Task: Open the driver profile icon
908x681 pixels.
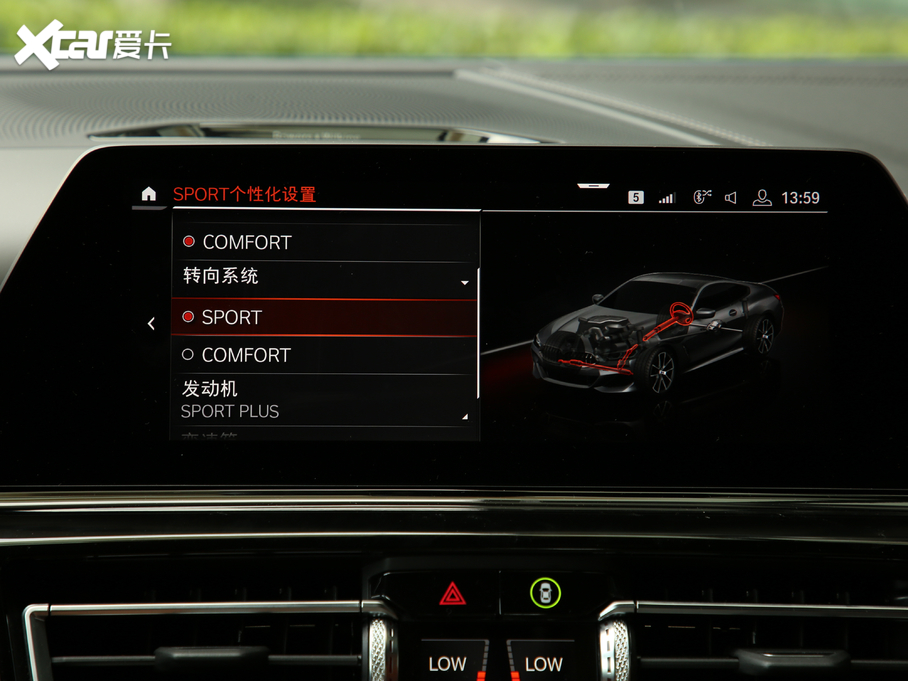Action: tap(762, 198)
